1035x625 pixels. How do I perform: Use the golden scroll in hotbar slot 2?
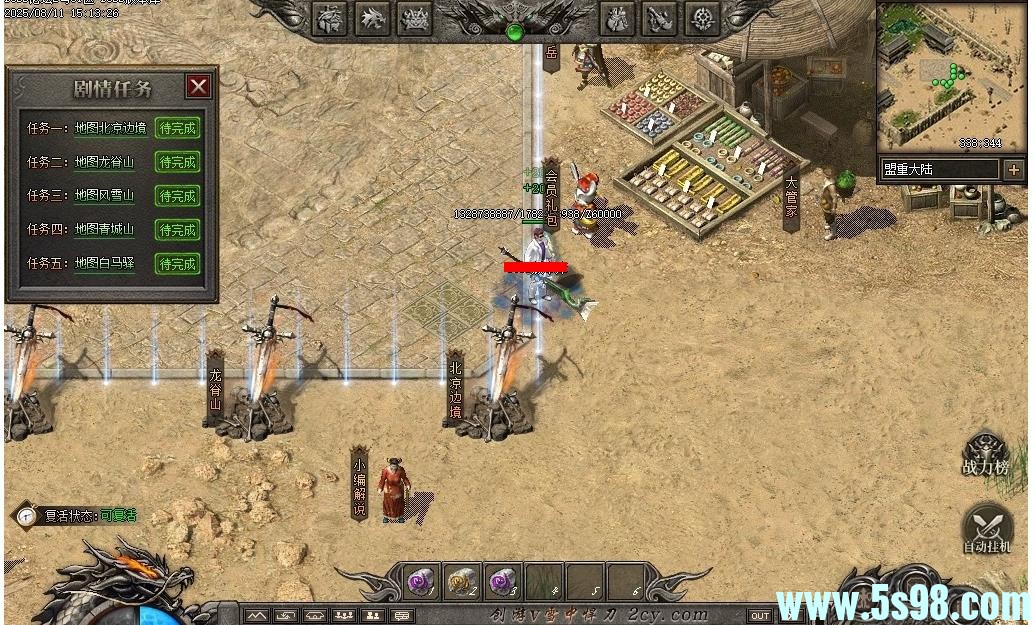[460, 580]
